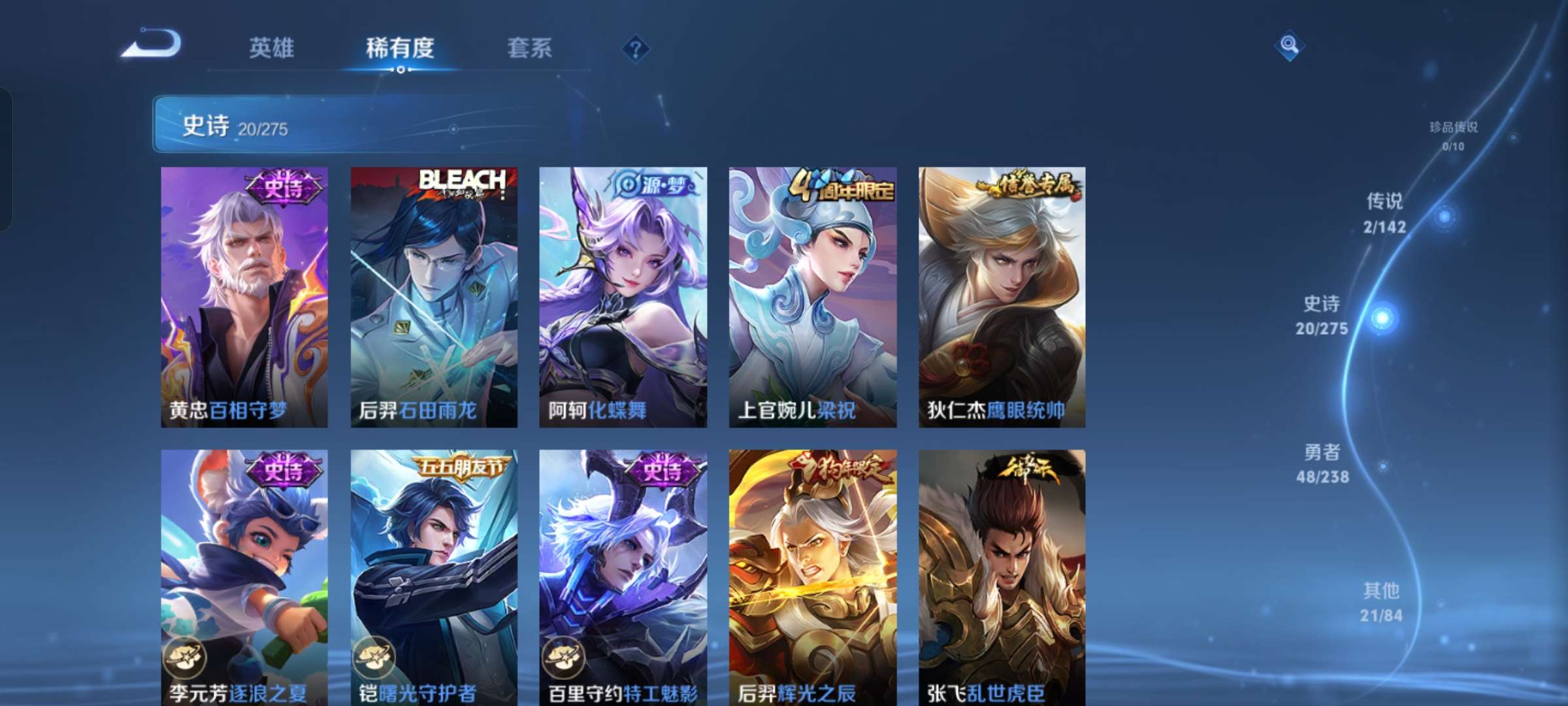1568x706 pixels.
Task: Switch to the 套系 tab
Action: point(530,48)
